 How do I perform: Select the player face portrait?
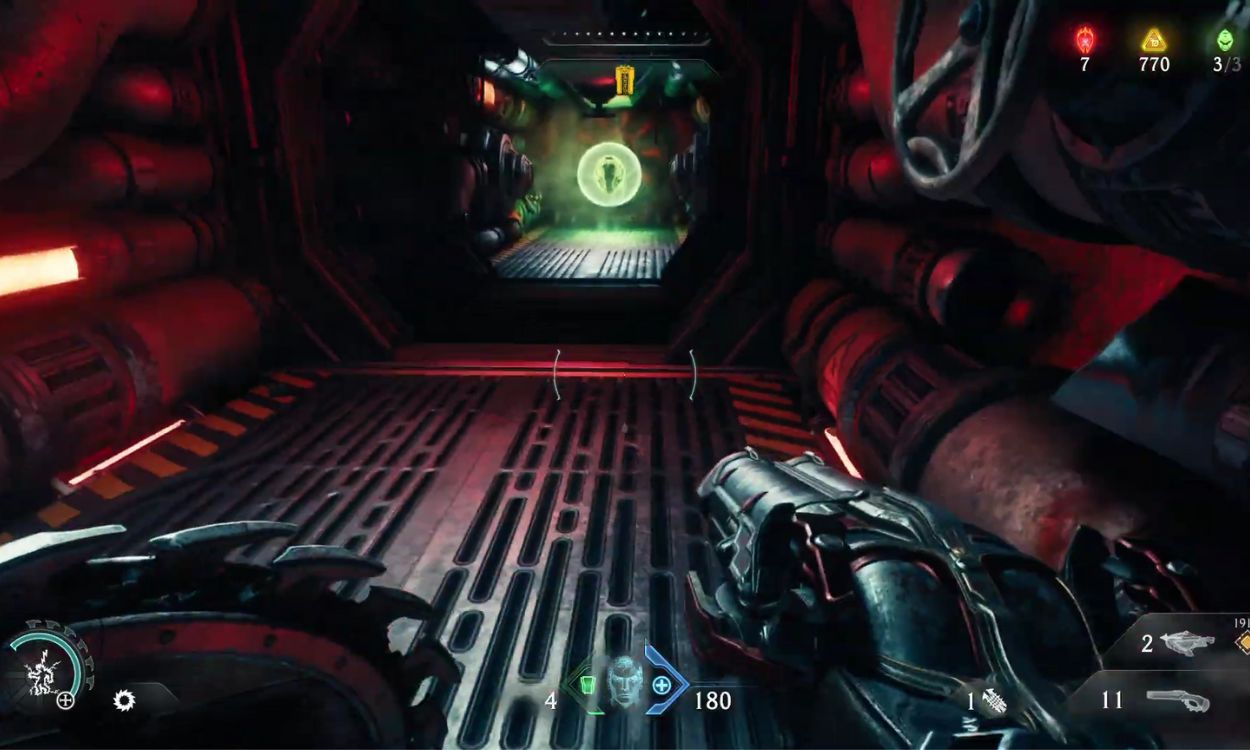(624, 683)
